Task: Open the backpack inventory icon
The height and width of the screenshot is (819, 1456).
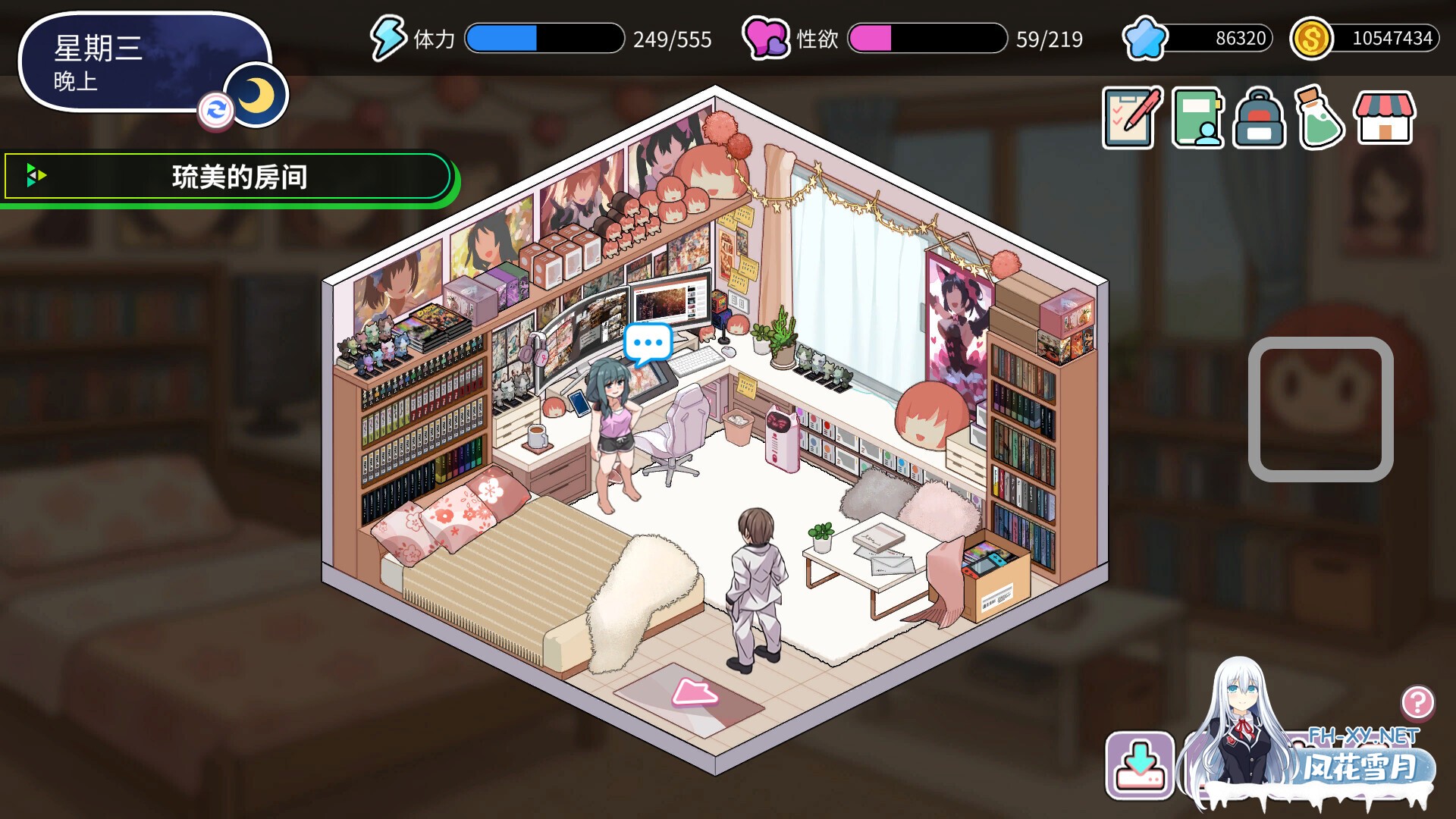Action: pyautogui.click(x=1260, y=120)
